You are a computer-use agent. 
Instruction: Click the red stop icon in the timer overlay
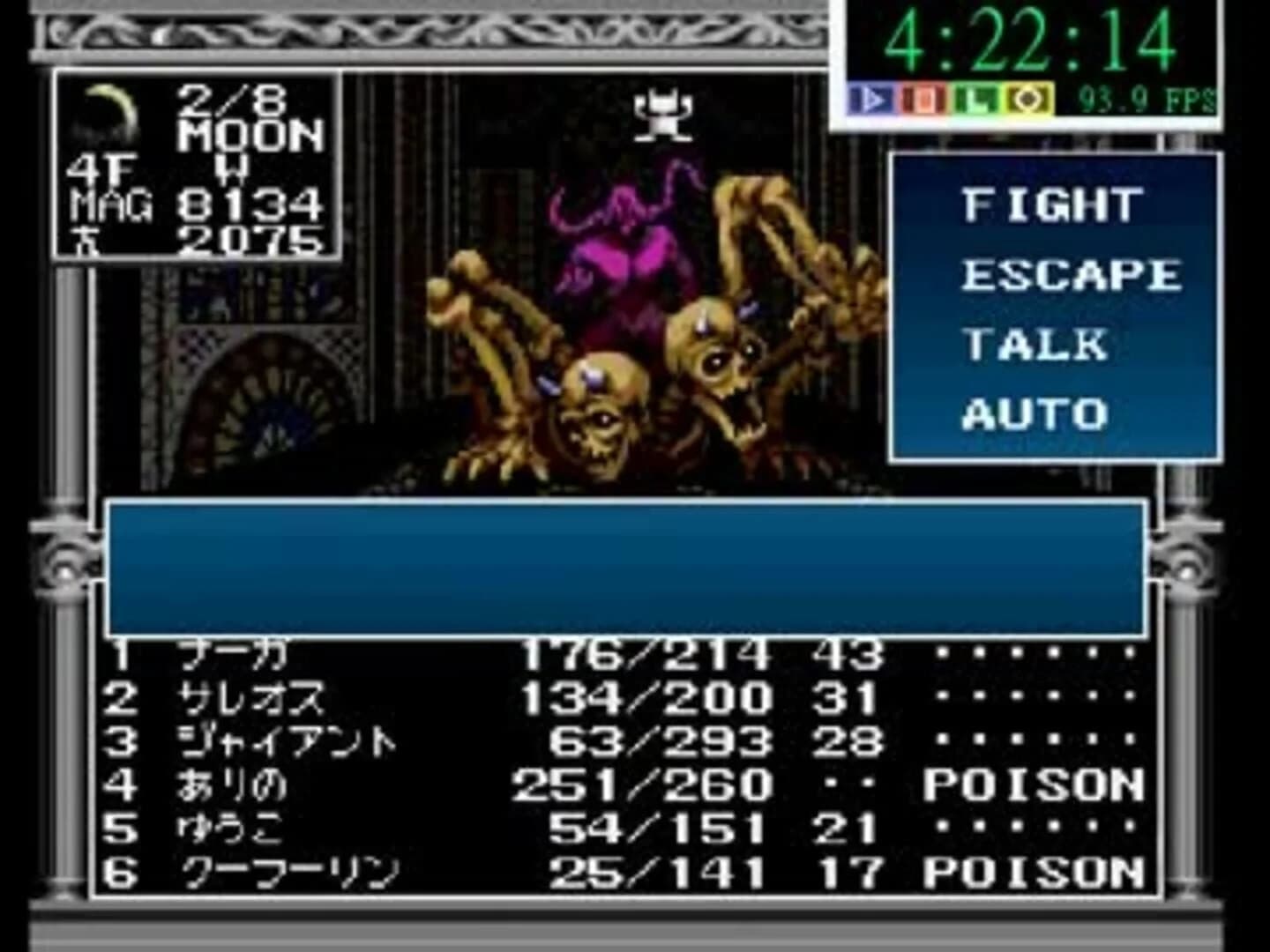[x=922, y=98]
